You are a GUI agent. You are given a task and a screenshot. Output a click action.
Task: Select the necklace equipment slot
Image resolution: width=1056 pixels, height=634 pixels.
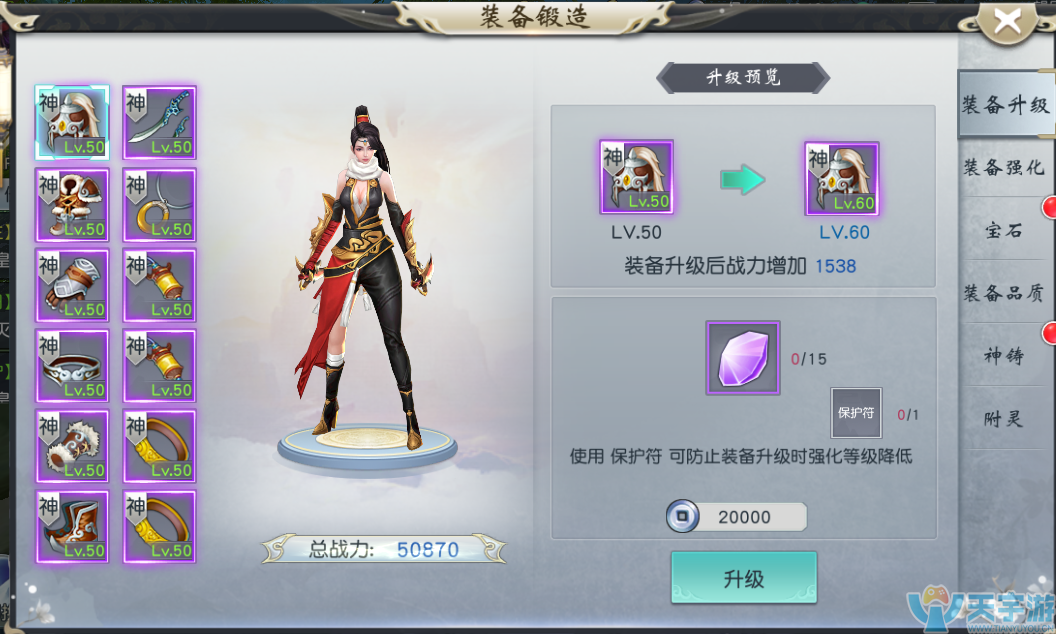159,204
